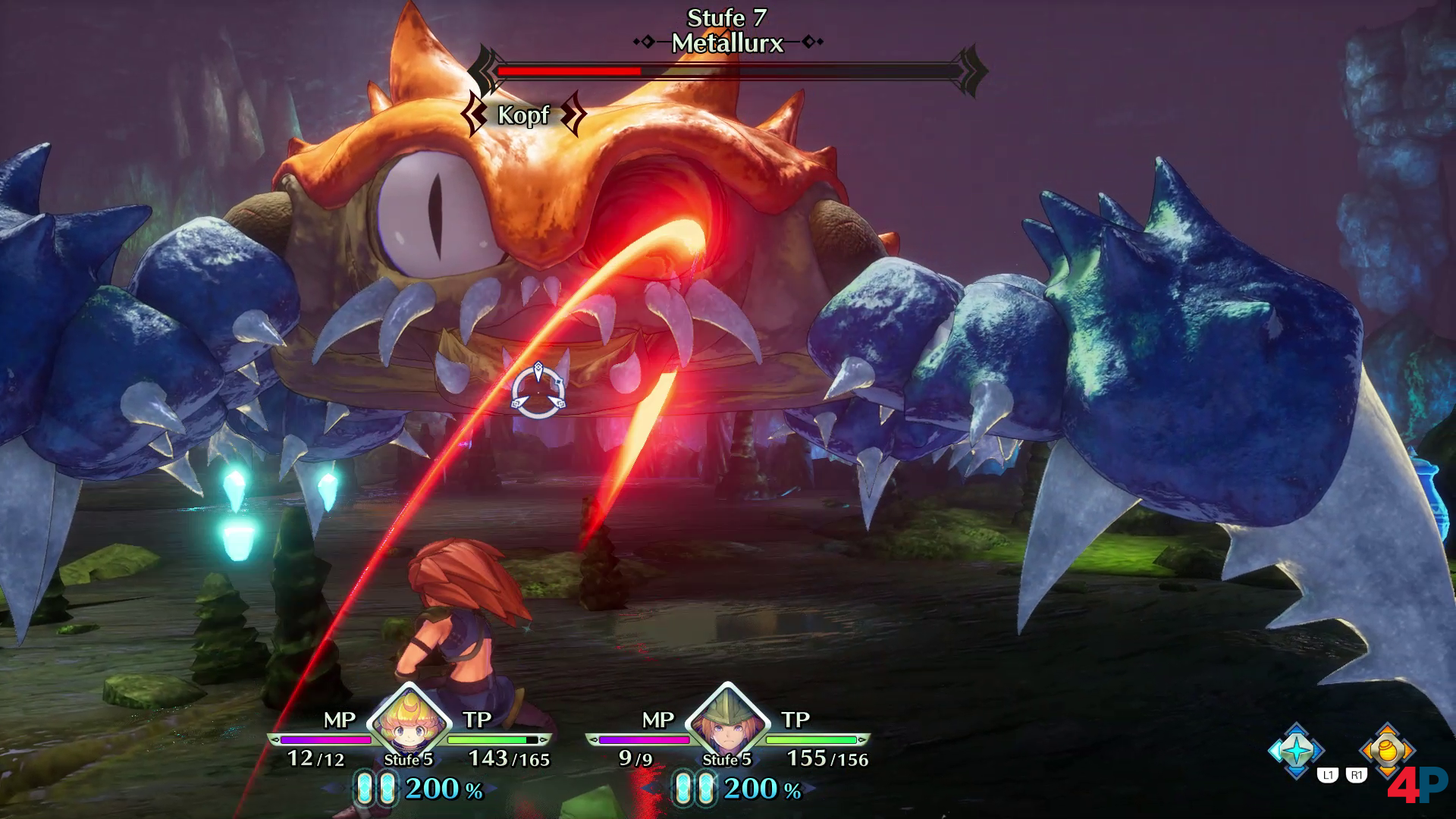The width and height of the screenshot is (1456, 819).
Task: Click the Kopf target label
Action: (x=523, y=115)
